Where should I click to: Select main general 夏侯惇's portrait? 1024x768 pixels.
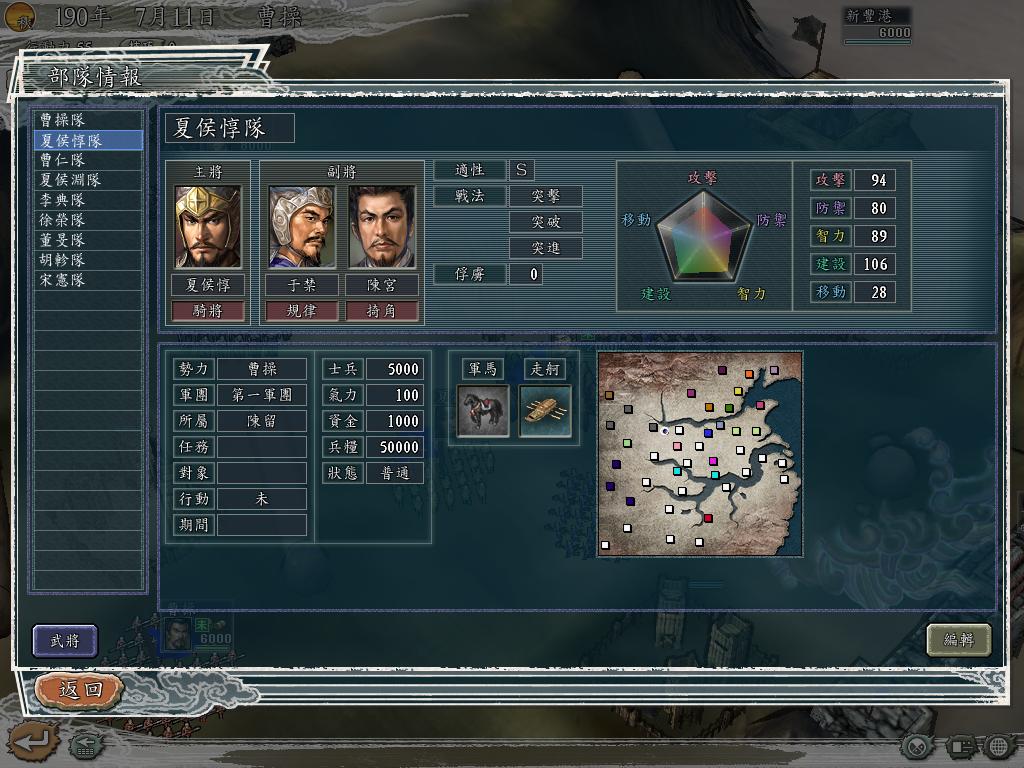[x=208, y=226]
